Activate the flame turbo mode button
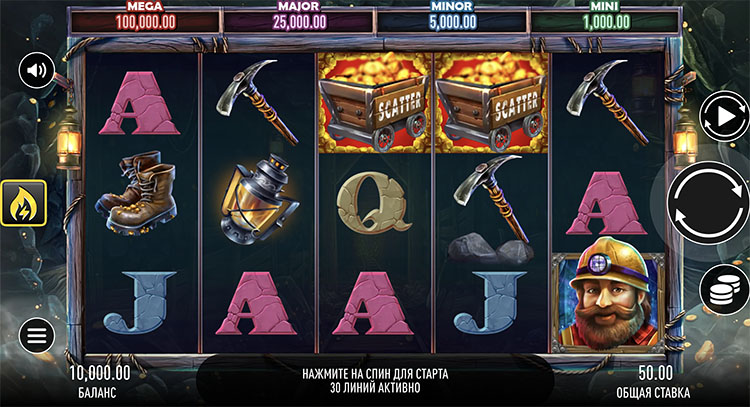The height and width of the screenshot is (407, 750). tap(22, 203)
